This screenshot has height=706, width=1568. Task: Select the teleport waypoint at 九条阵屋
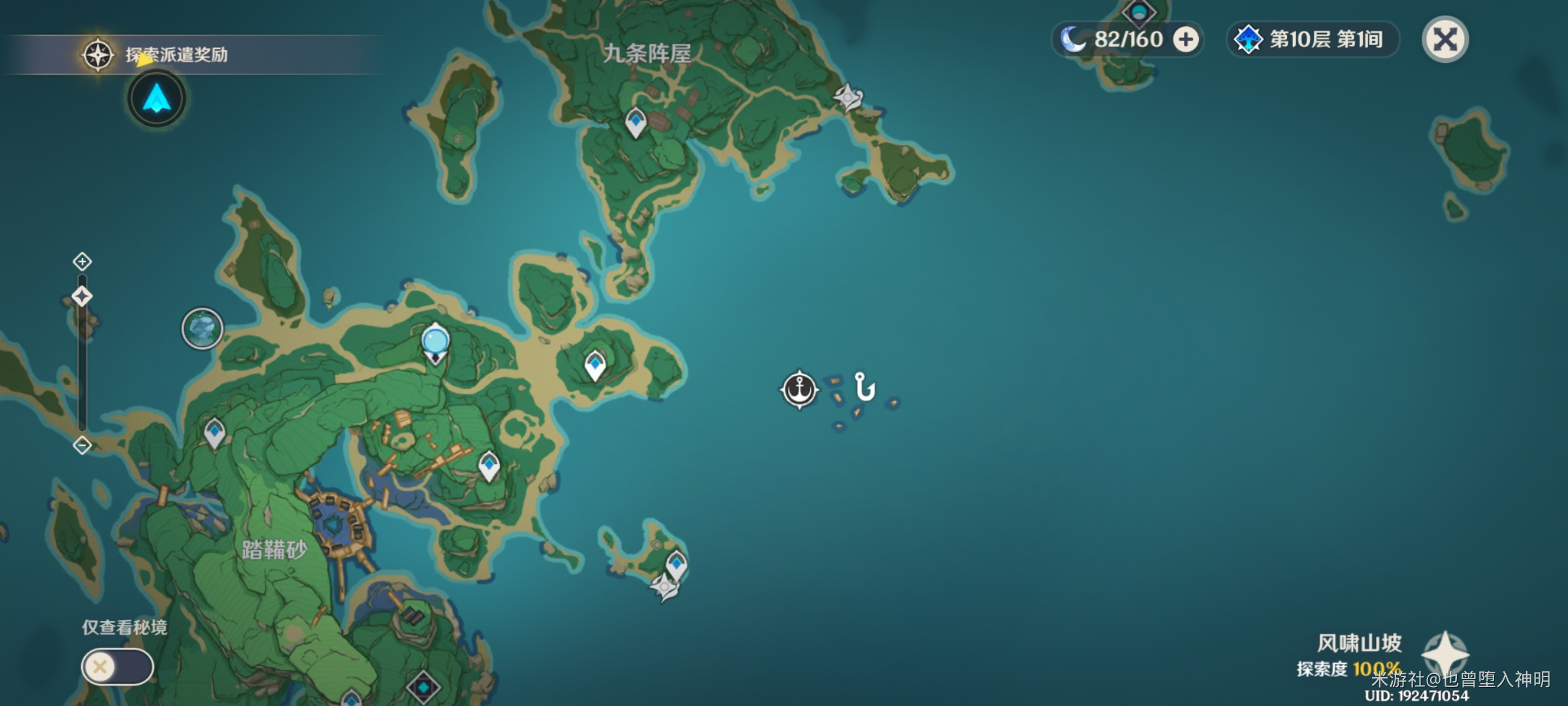point(636,122)
